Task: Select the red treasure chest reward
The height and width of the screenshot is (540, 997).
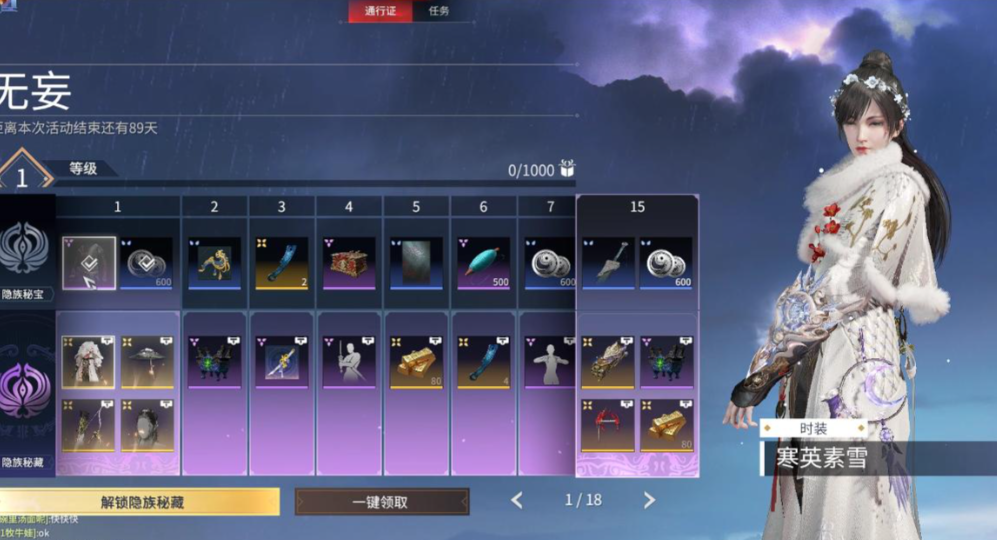Action: [348, 263]
